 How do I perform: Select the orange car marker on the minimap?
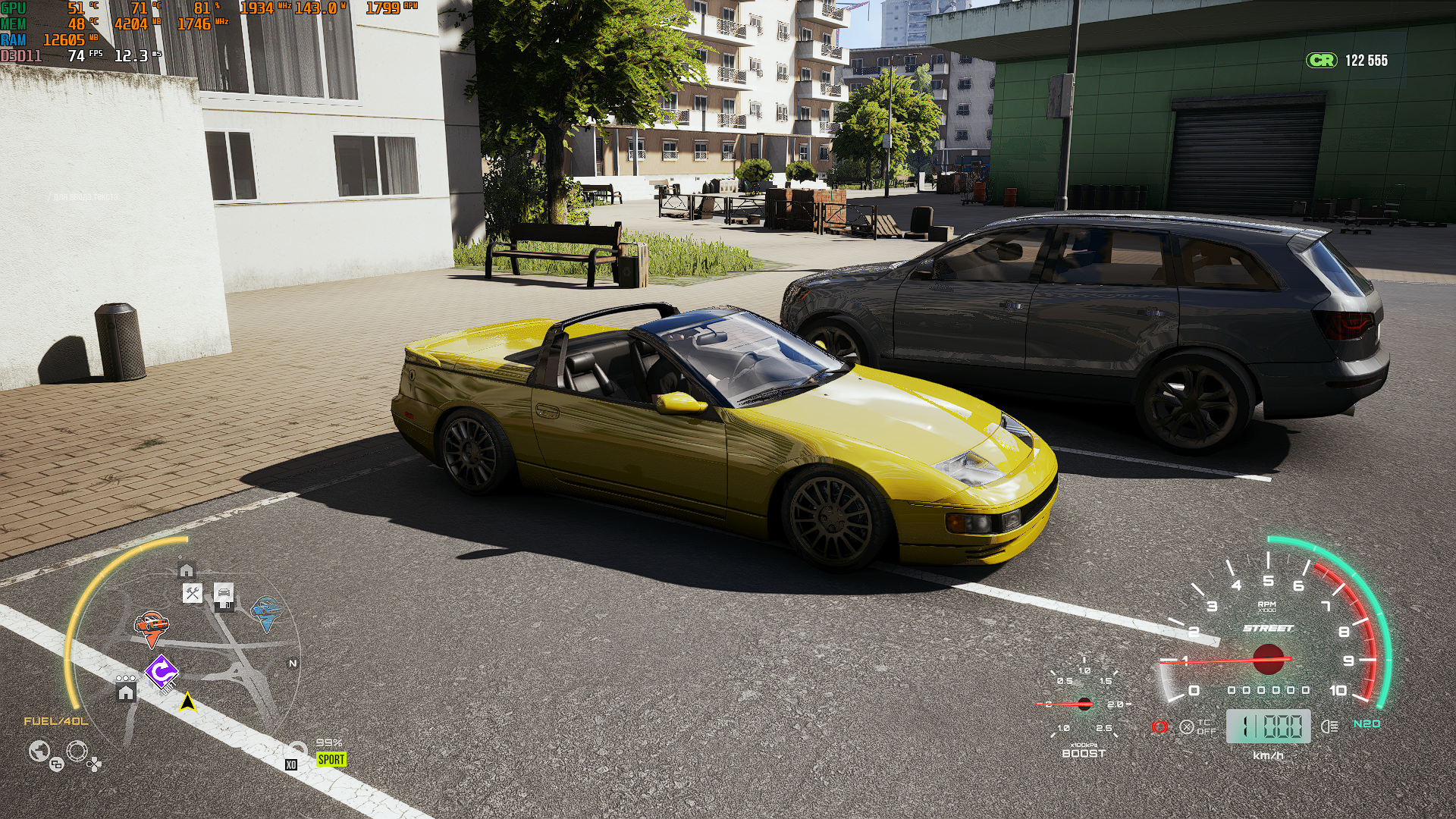(152, 626)
